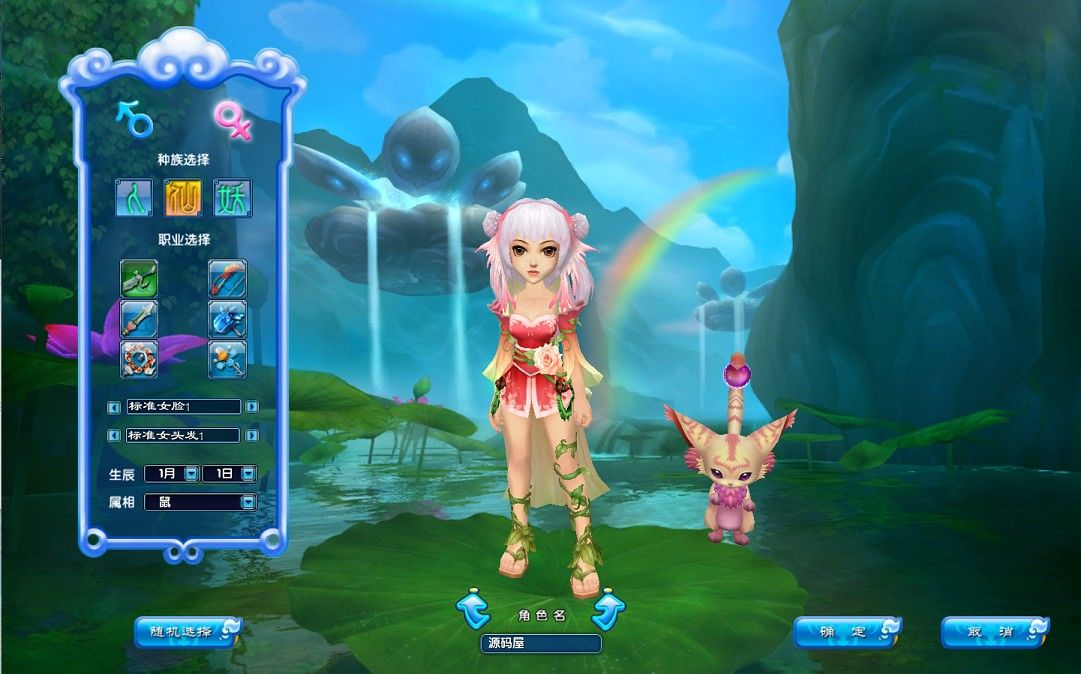1081x674 pixels.
Task: Go to next face style
Action: point(252,407)
